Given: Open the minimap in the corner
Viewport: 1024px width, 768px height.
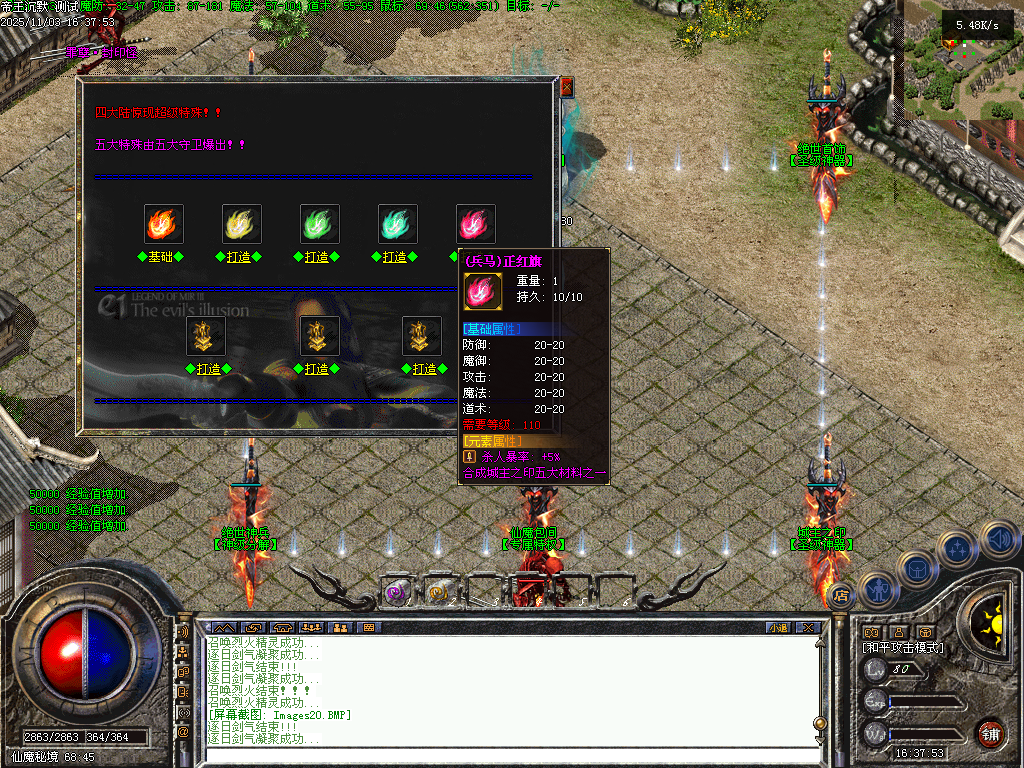Looking at the screenshot, I should (963, 60).
